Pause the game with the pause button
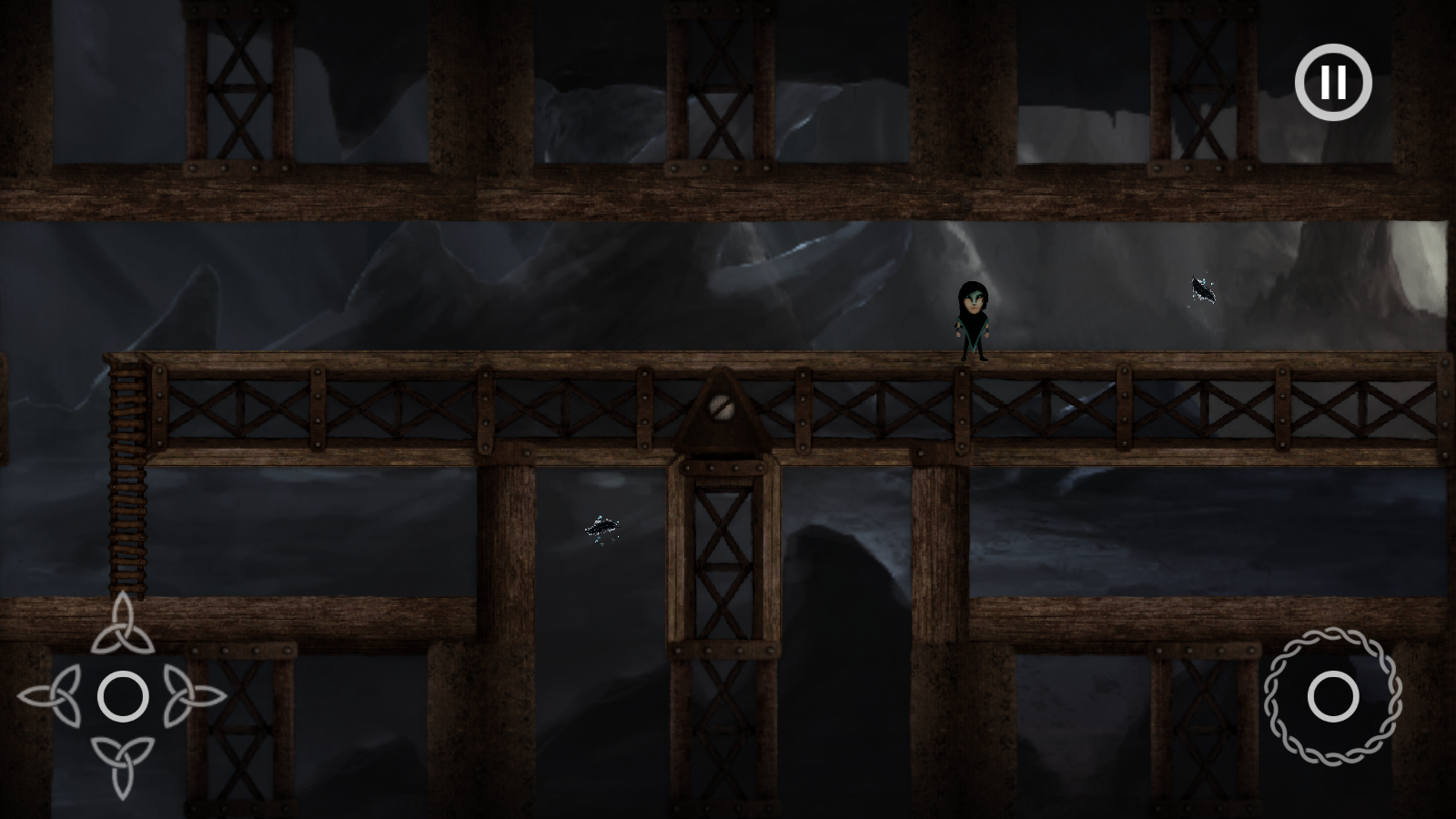The width and height of the screenshot is (1456, 819). (x=1333, y=82)
